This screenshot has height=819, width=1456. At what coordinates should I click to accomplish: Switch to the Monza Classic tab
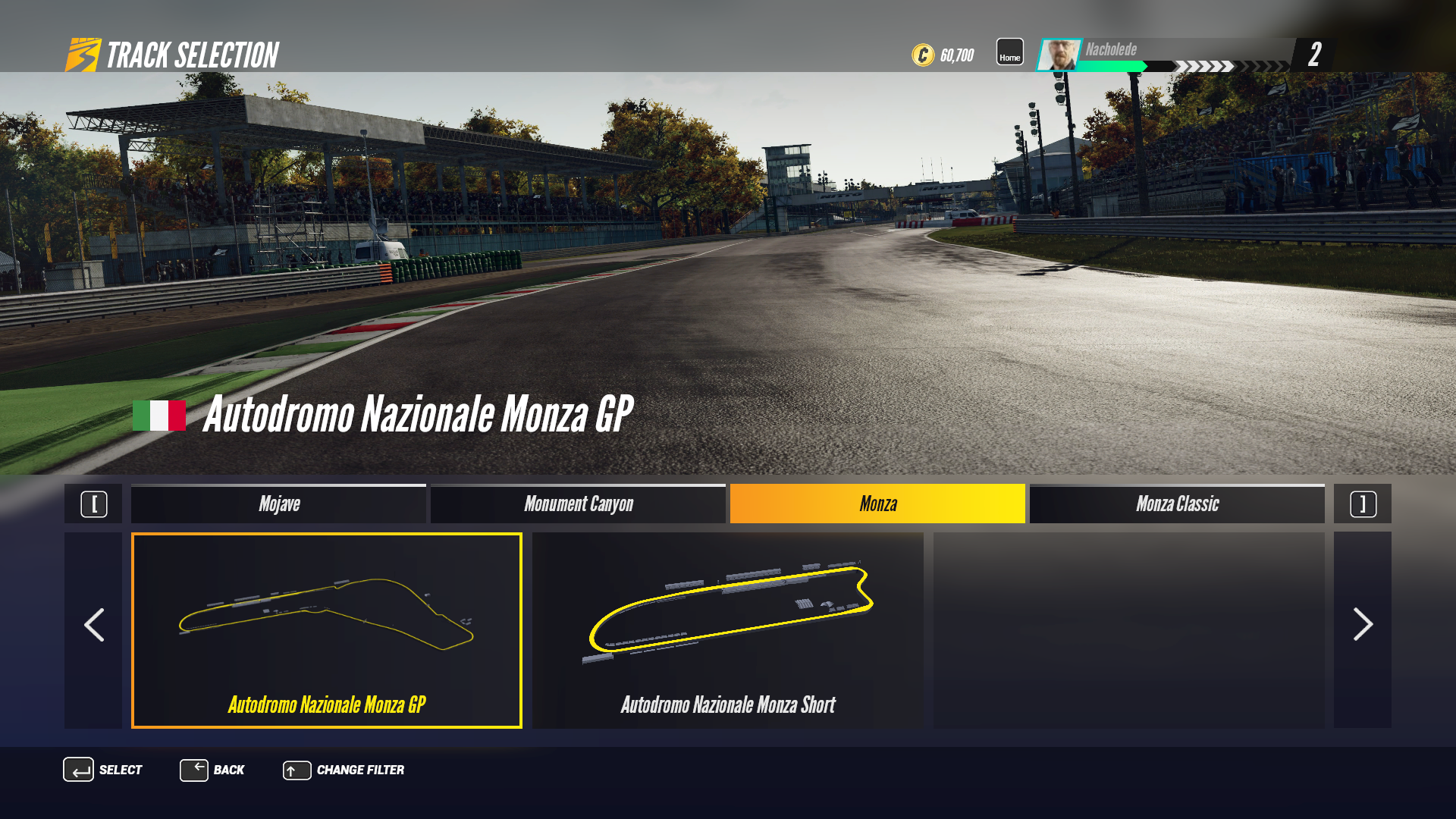[x=1177, y=504]
